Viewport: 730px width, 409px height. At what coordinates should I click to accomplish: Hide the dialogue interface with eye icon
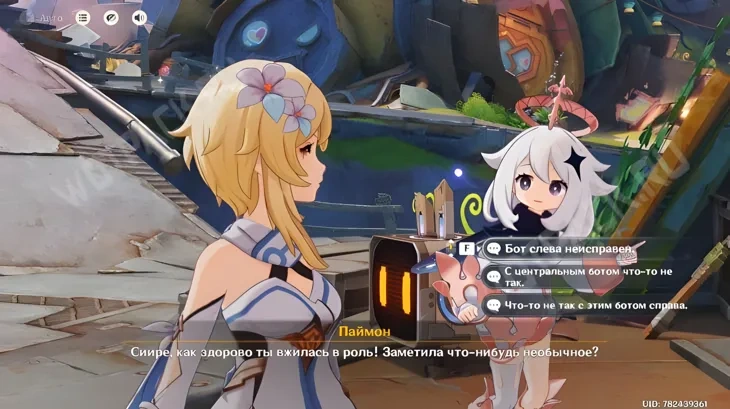point(110,18)
